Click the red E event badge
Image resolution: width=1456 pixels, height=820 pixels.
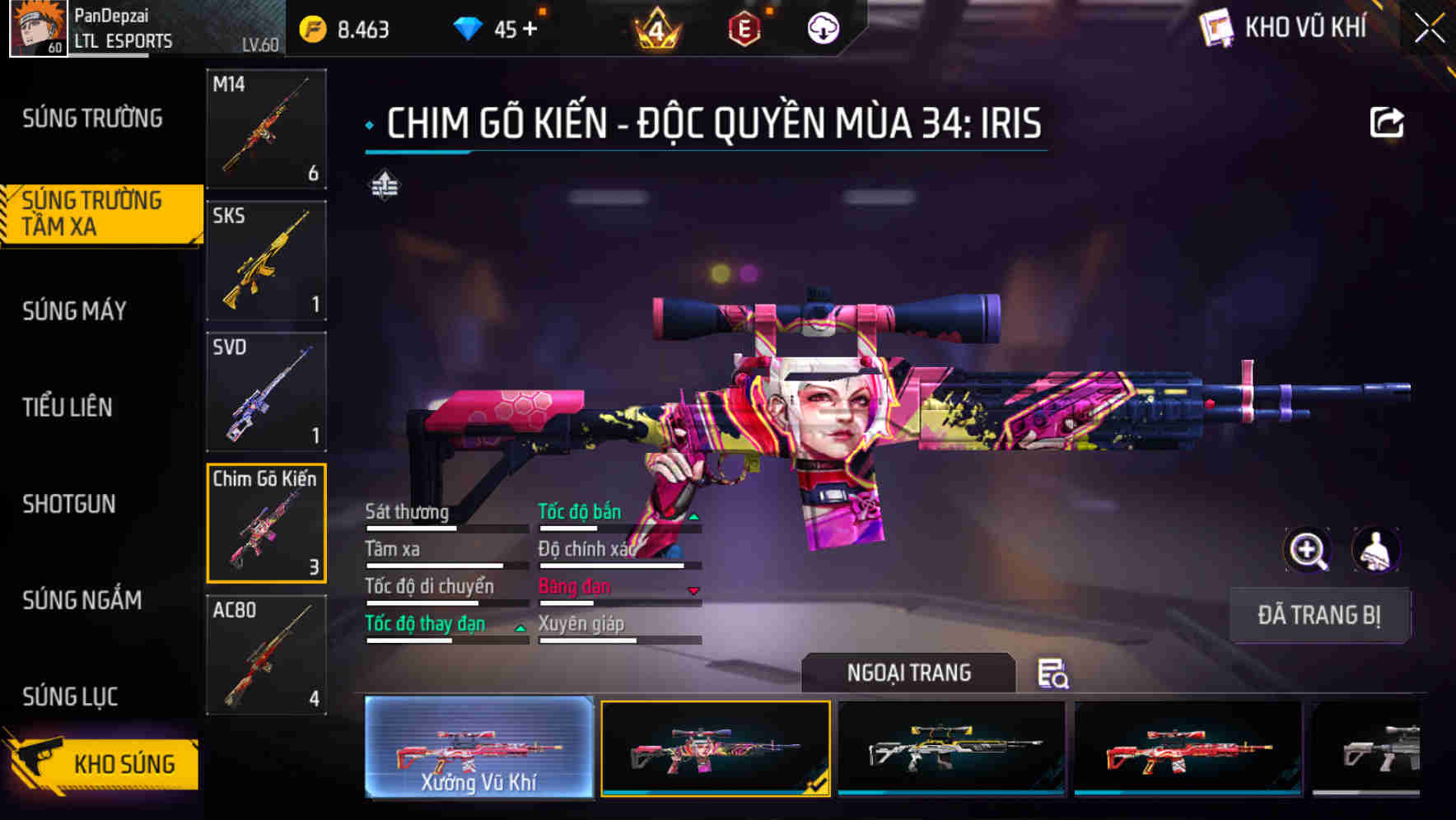pyautogui.click(x=745, y=27)
